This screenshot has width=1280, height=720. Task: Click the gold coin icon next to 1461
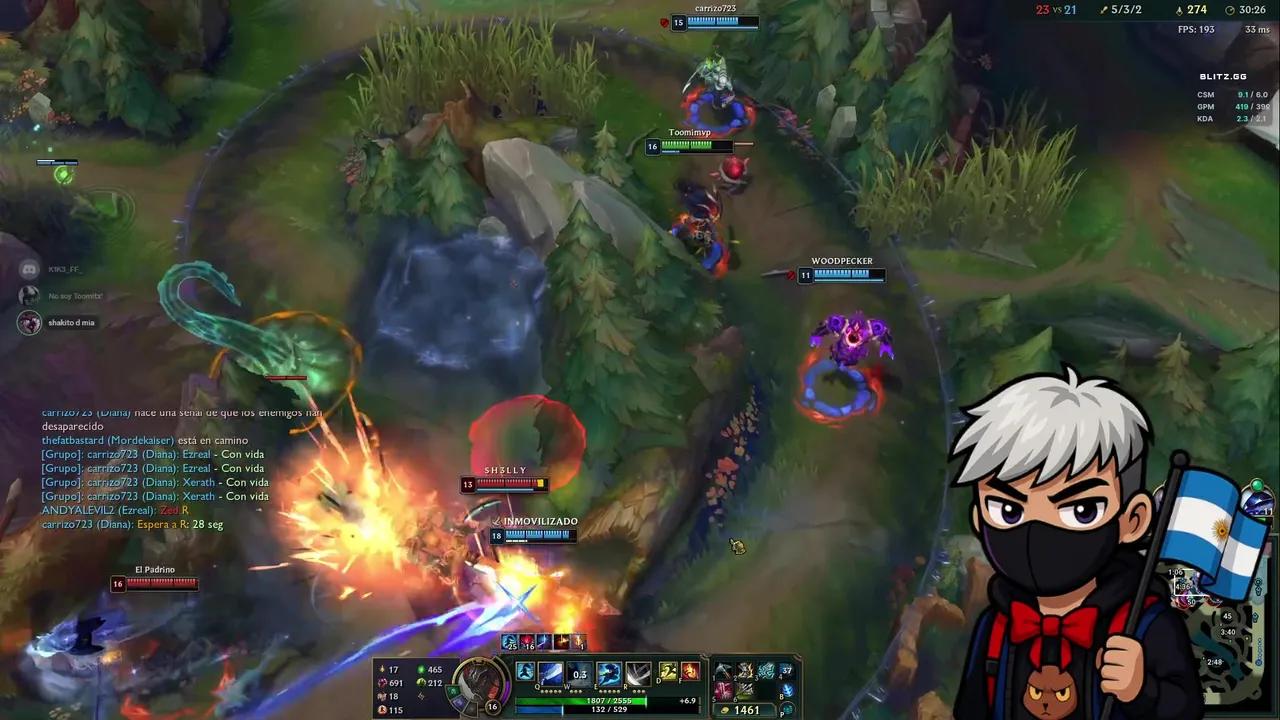click(725, 709)
